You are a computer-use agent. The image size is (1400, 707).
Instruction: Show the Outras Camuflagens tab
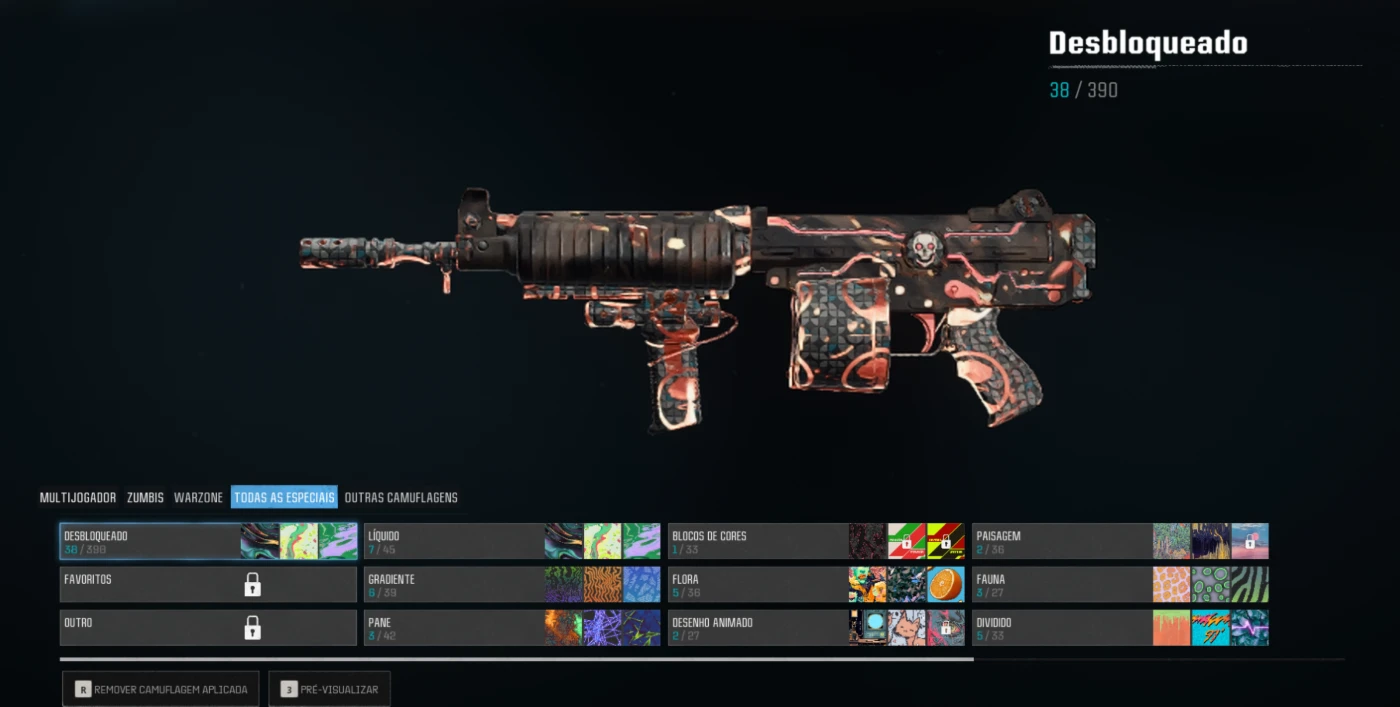click(x=401, y=497)
